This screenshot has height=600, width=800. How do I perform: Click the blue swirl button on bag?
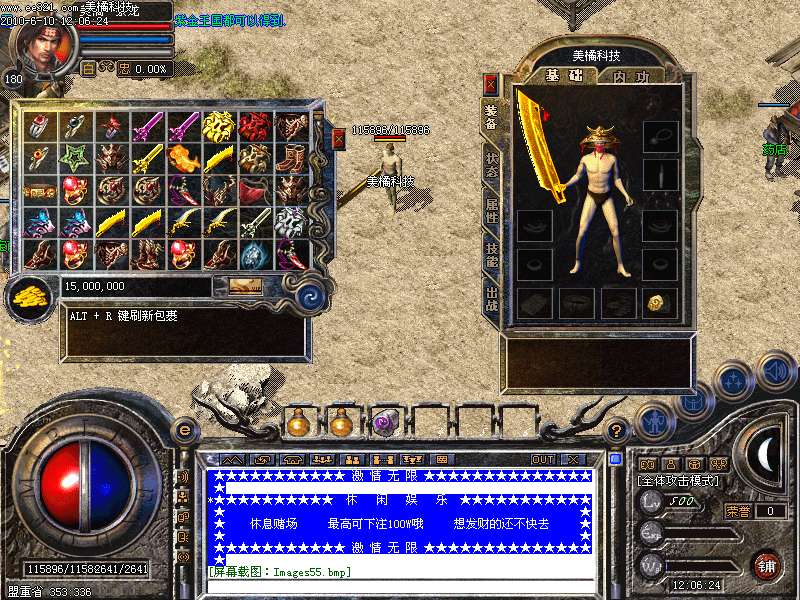click(308, 296)
